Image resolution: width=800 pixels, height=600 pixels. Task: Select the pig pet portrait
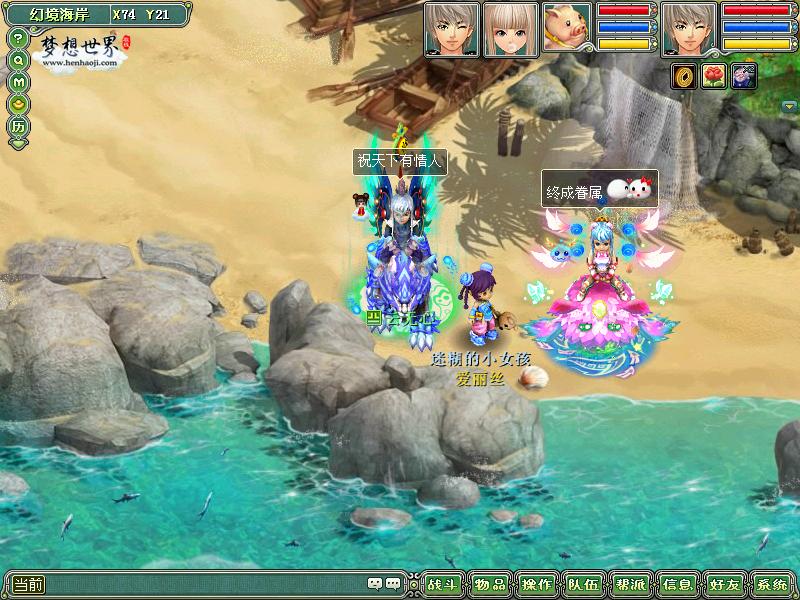(568, 28)
